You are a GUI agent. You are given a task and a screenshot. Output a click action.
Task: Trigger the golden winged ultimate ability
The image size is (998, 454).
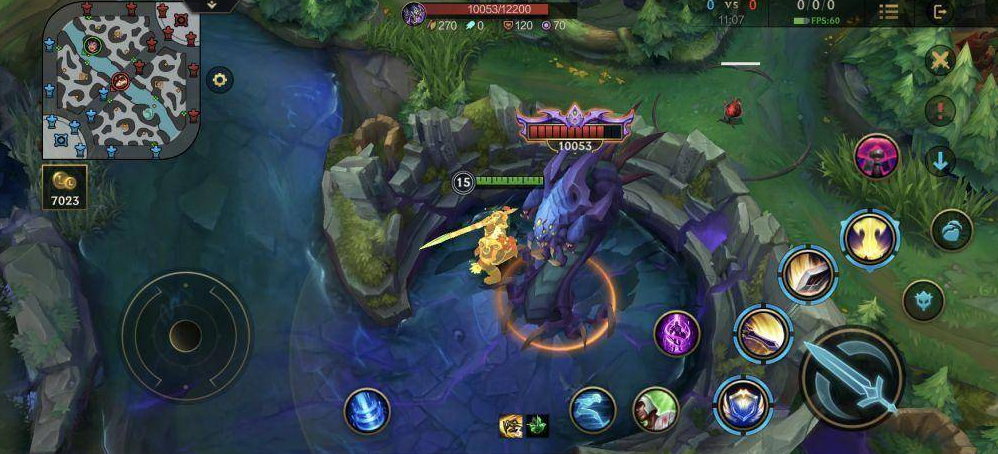pos(869,238)
